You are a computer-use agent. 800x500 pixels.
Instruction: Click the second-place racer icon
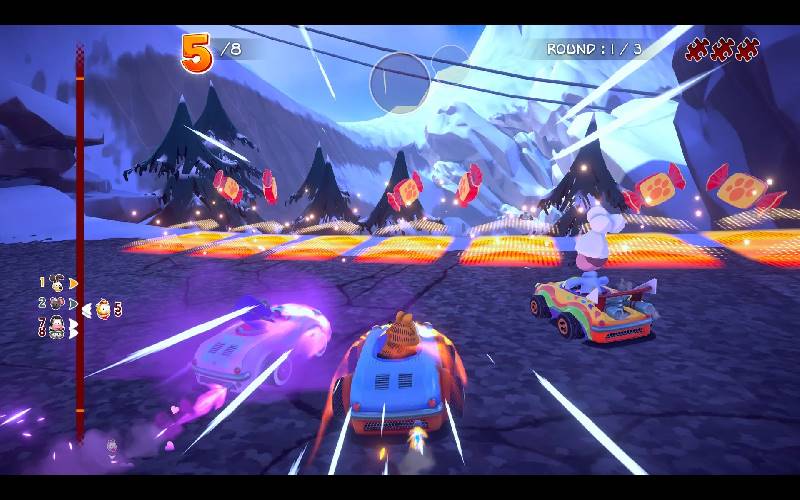[58, 302]
